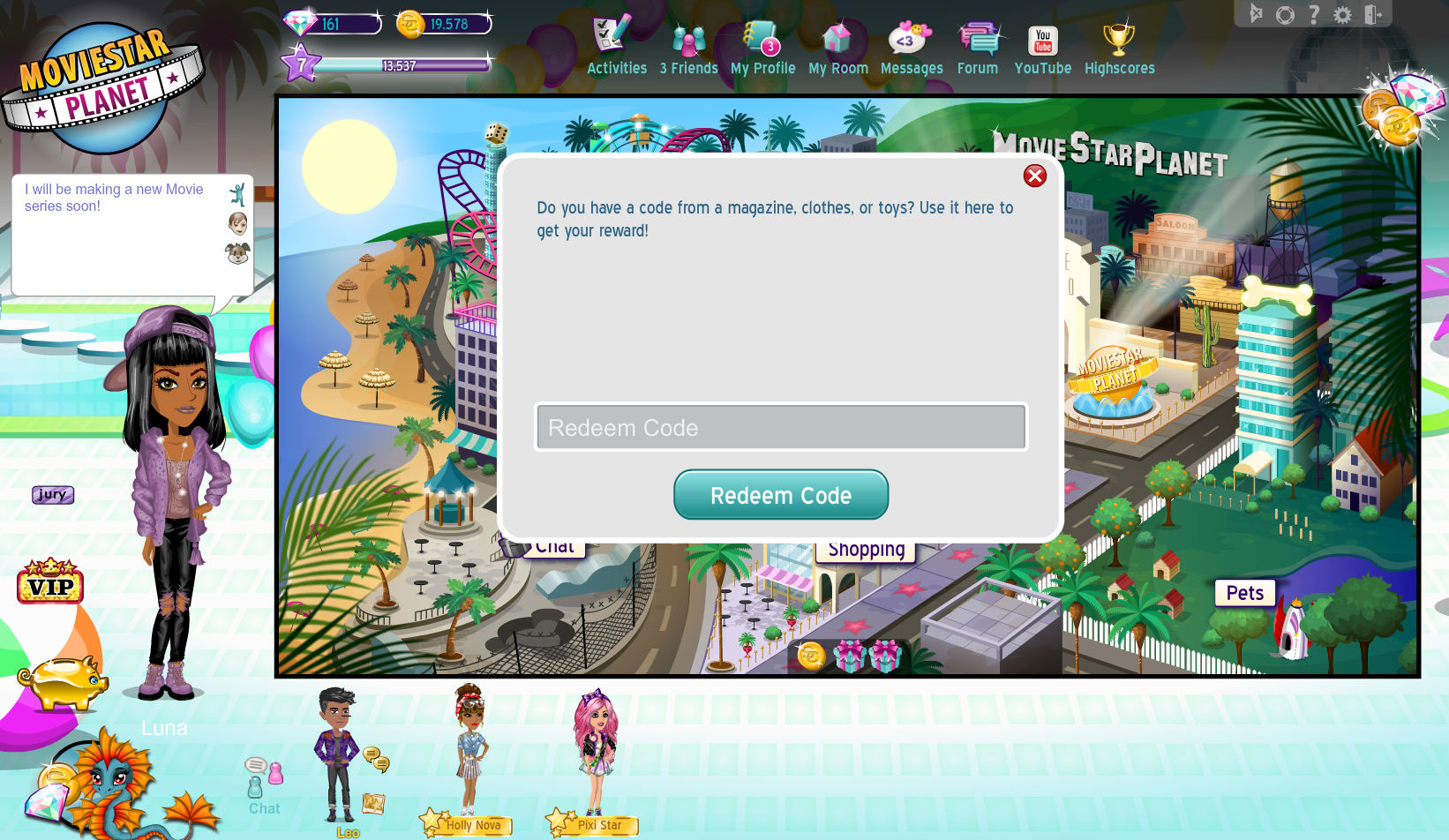Open the settings gear
The height and width of the screenshot is (840, 1449).
coord(1343,14)
